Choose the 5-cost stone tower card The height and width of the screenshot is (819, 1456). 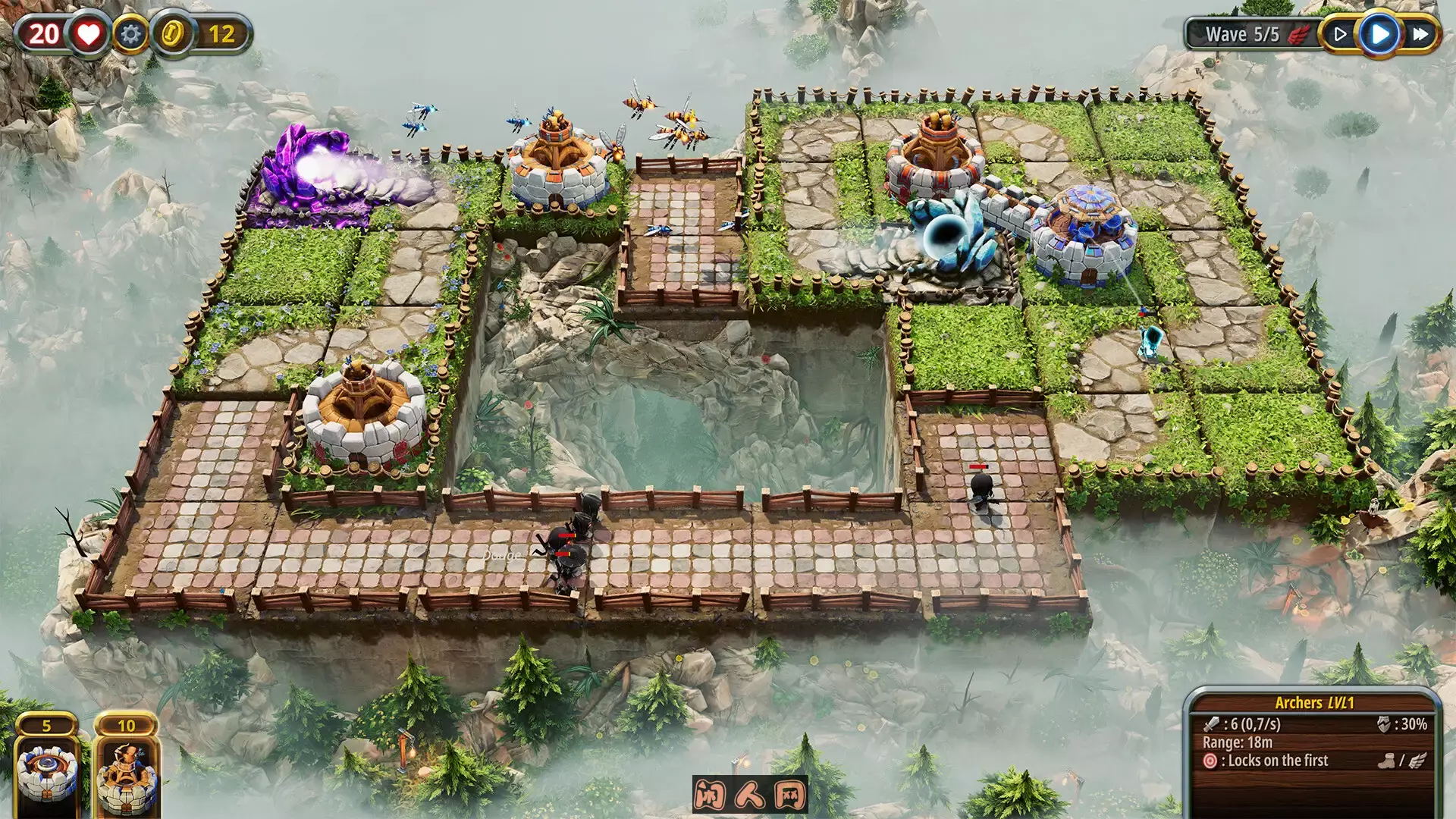47,767
